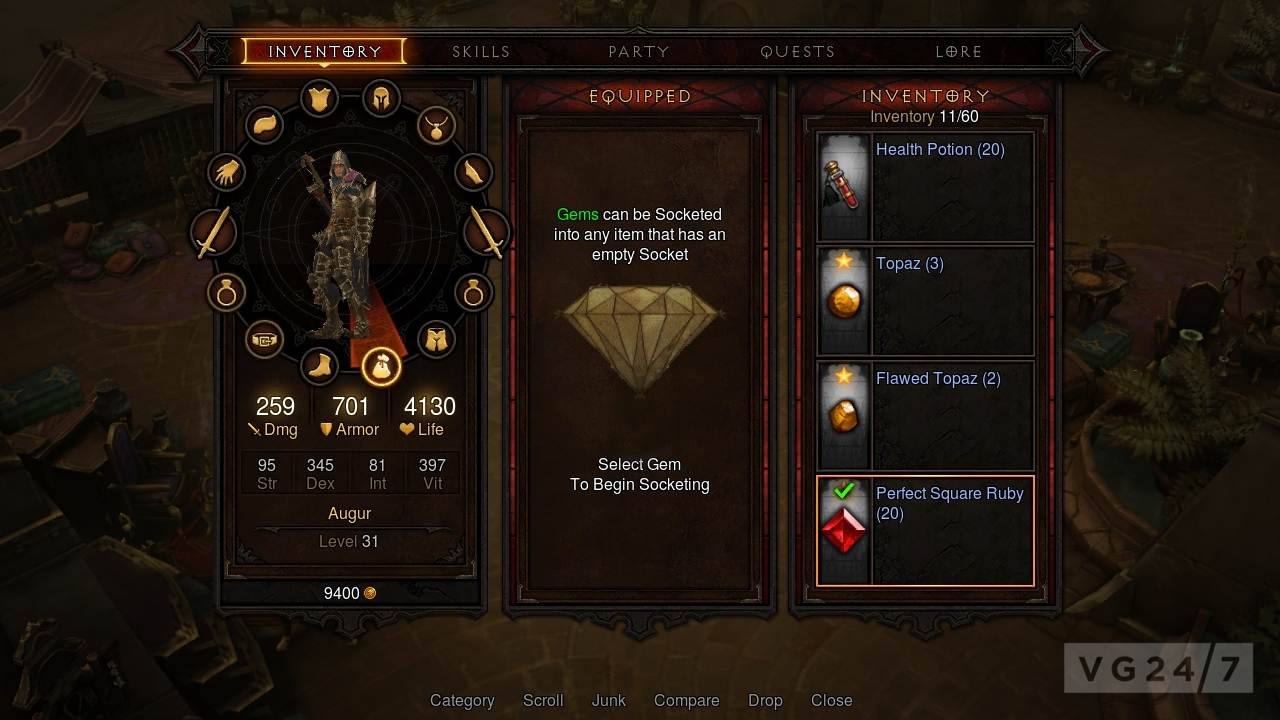Pick the Flawed Topaz gem row

(x=925, y=416)
